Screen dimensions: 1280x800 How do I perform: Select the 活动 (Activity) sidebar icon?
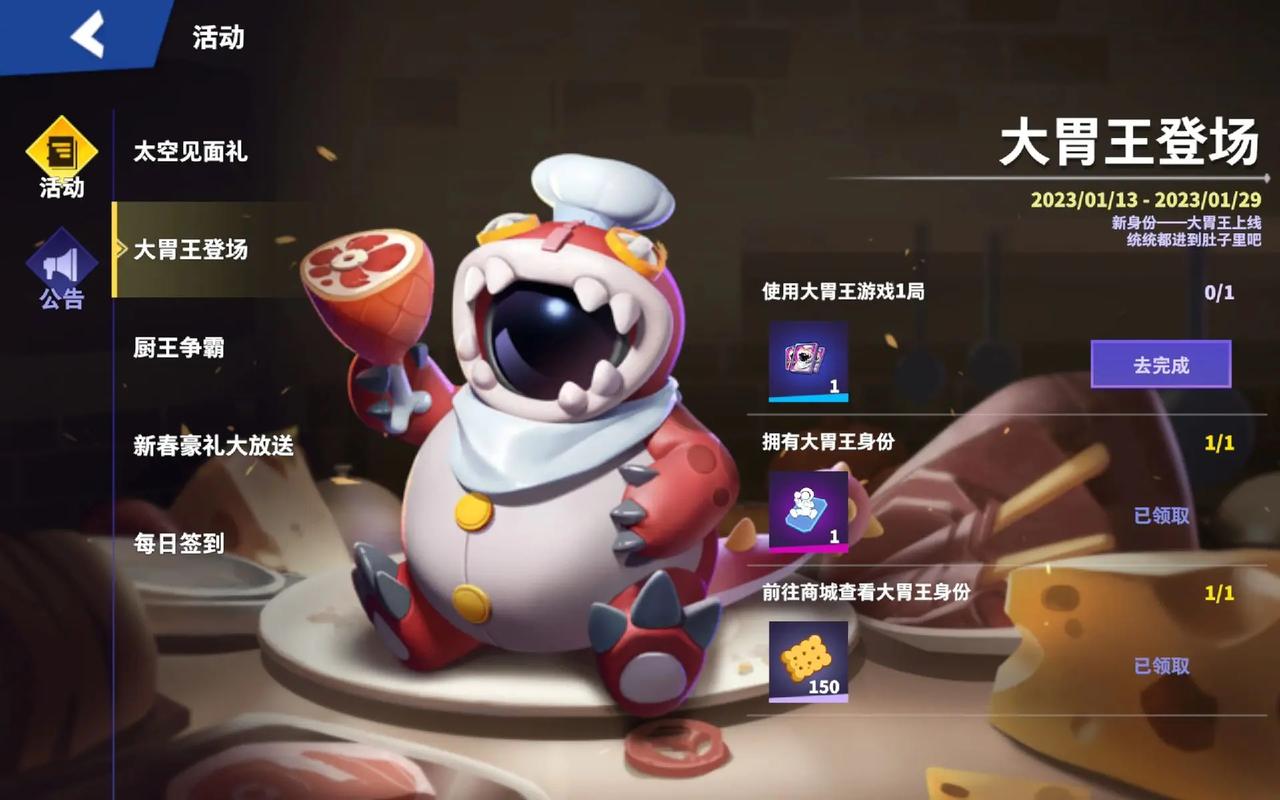[x=61, y=155]
